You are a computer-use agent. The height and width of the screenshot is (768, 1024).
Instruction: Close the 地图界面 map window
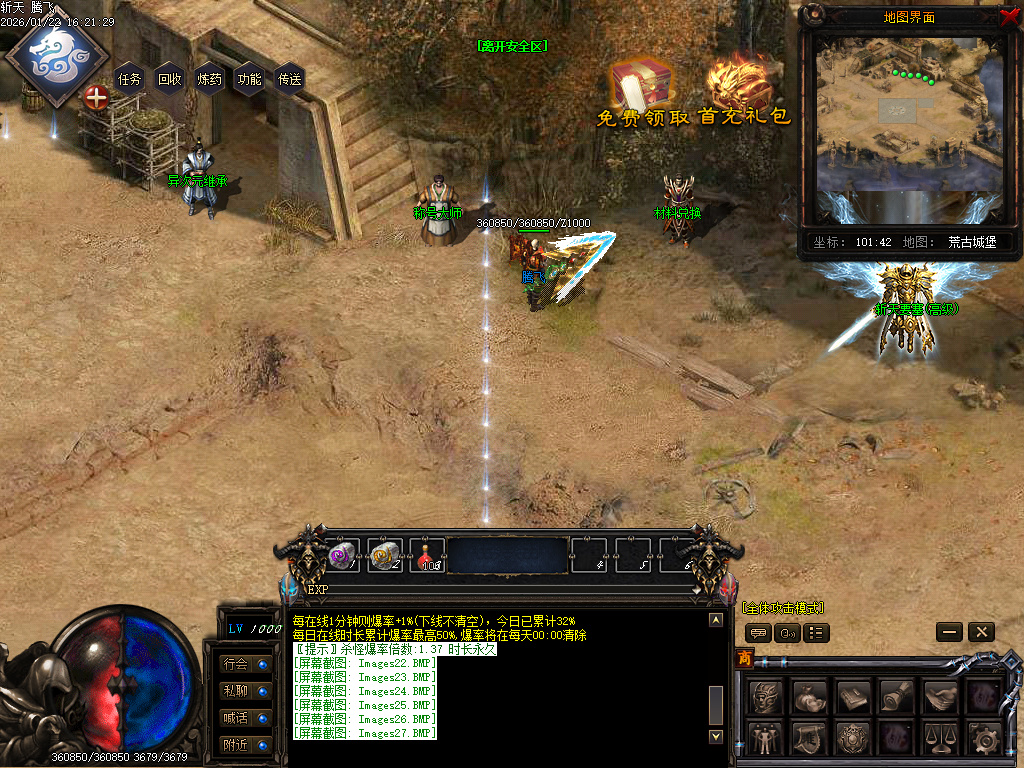coord(1008,16)
